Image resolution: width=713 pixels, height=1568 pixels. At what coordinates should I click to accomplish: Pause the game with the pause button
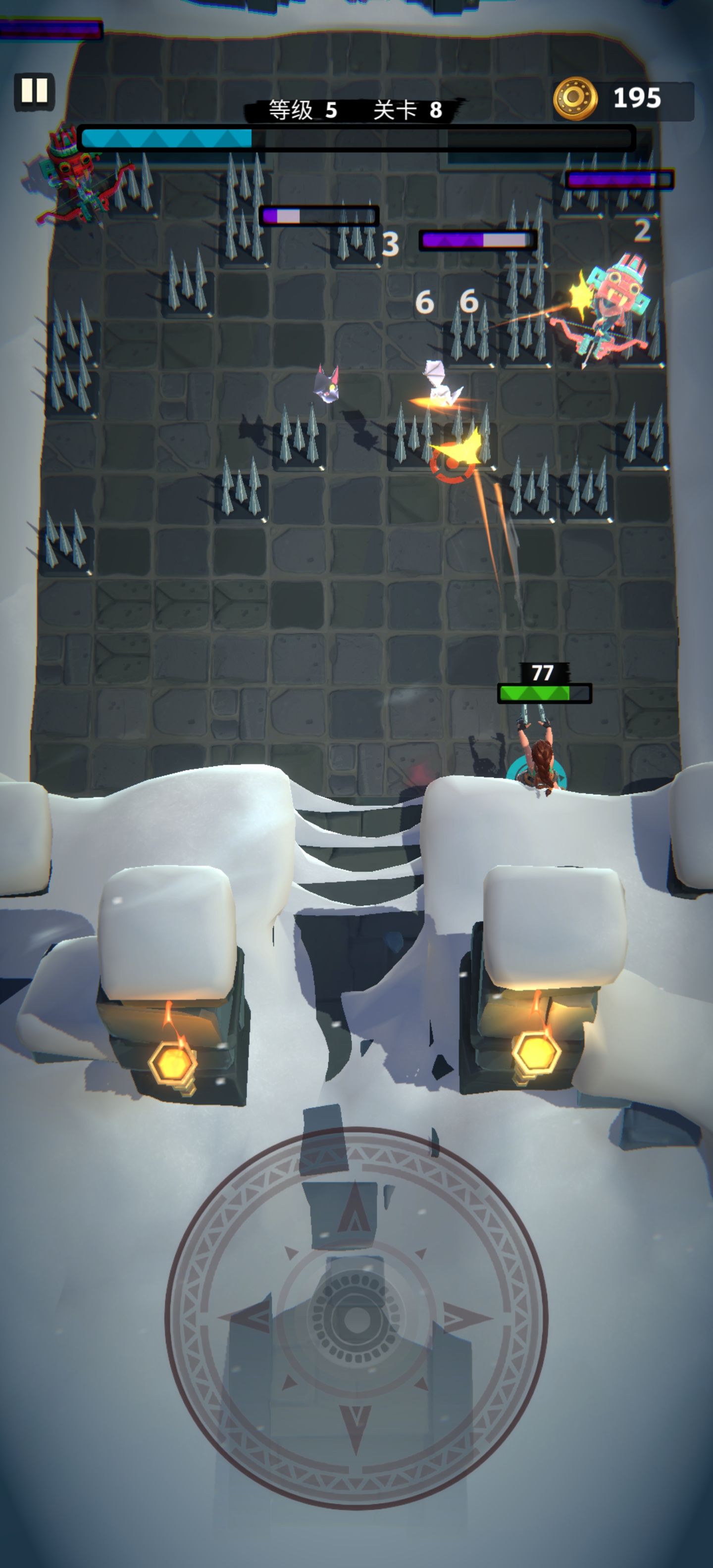click(x=35, y=91)
